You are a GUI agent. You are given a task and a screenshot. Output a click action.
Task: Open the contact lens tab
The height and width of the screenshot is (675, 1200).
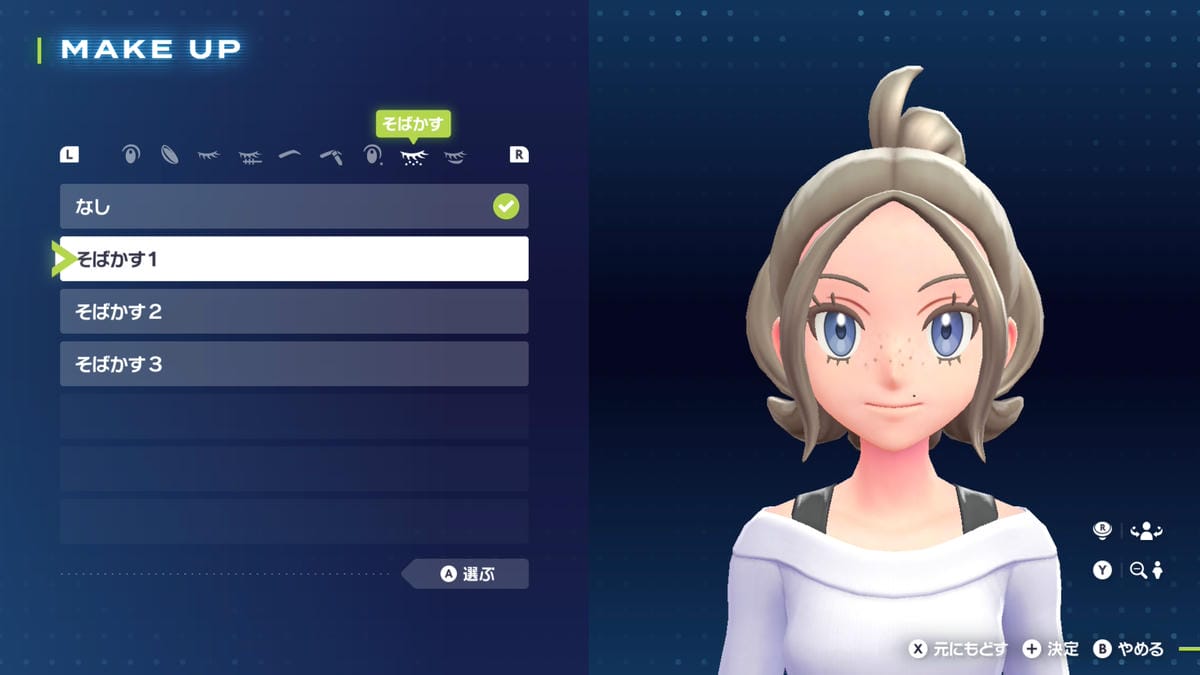(x=170, y=155)
